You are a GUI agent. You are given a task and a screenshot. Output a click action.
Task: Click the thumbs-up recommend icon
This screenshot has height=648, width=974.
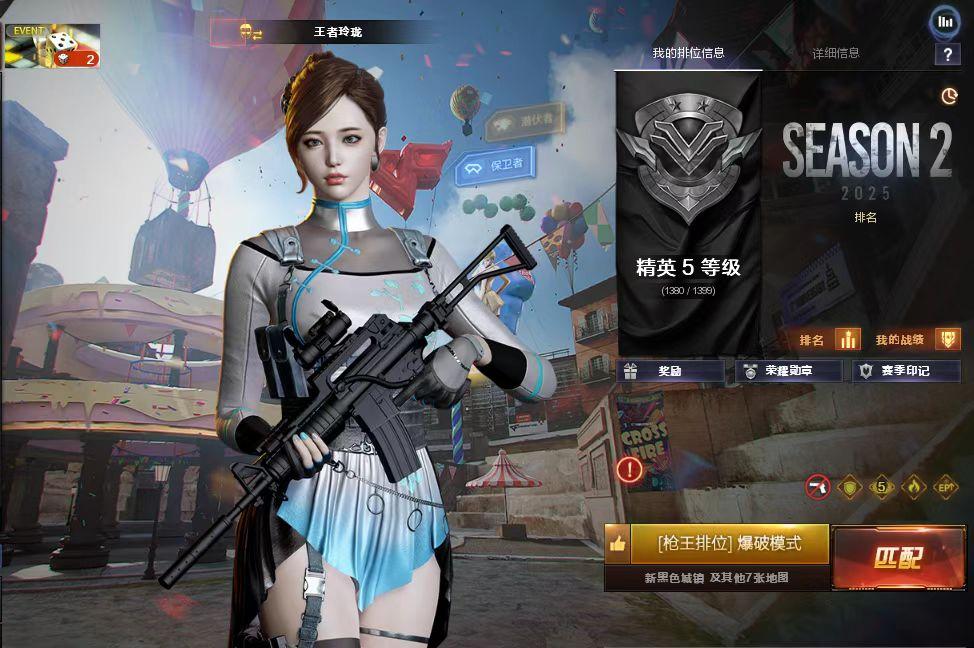click(617, 544)
